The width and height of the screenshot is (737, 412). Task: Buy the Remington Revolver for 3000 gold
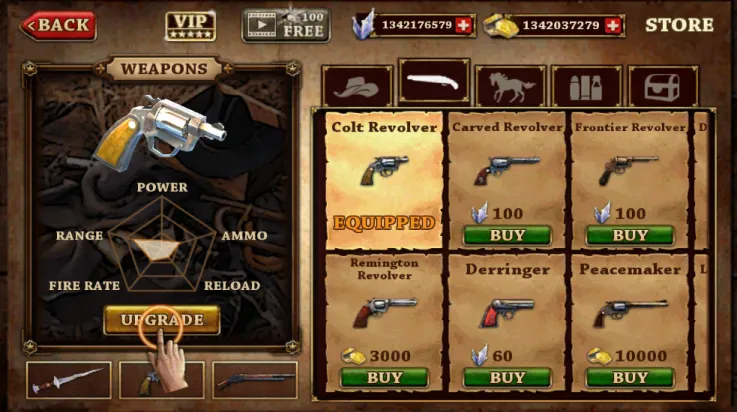[384, 377]
